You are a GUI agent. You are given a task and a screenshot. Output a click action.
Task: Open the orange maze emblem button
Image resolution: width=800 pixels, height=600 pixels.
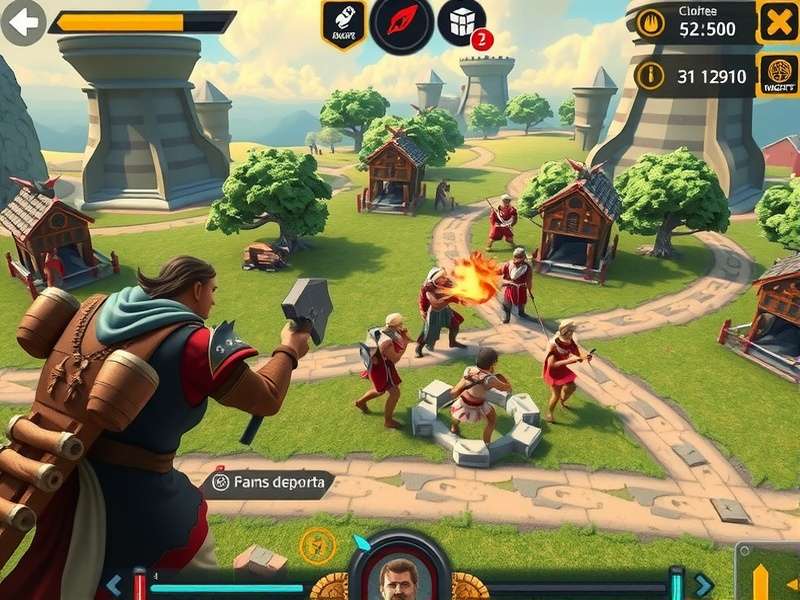point(777,75)
